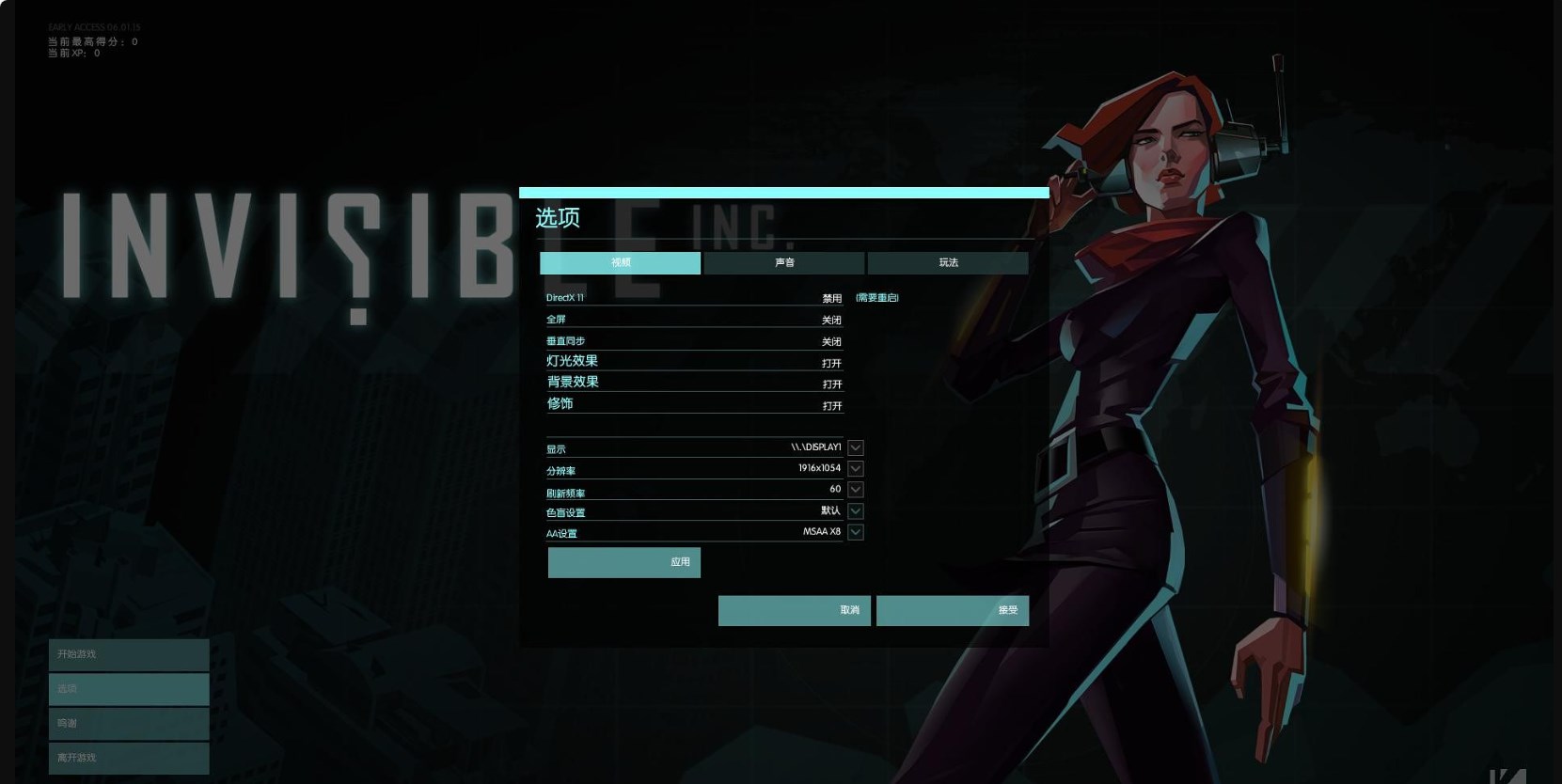
Task: Switch to the 视频 (Video) tab
Action: click(620, 263)
